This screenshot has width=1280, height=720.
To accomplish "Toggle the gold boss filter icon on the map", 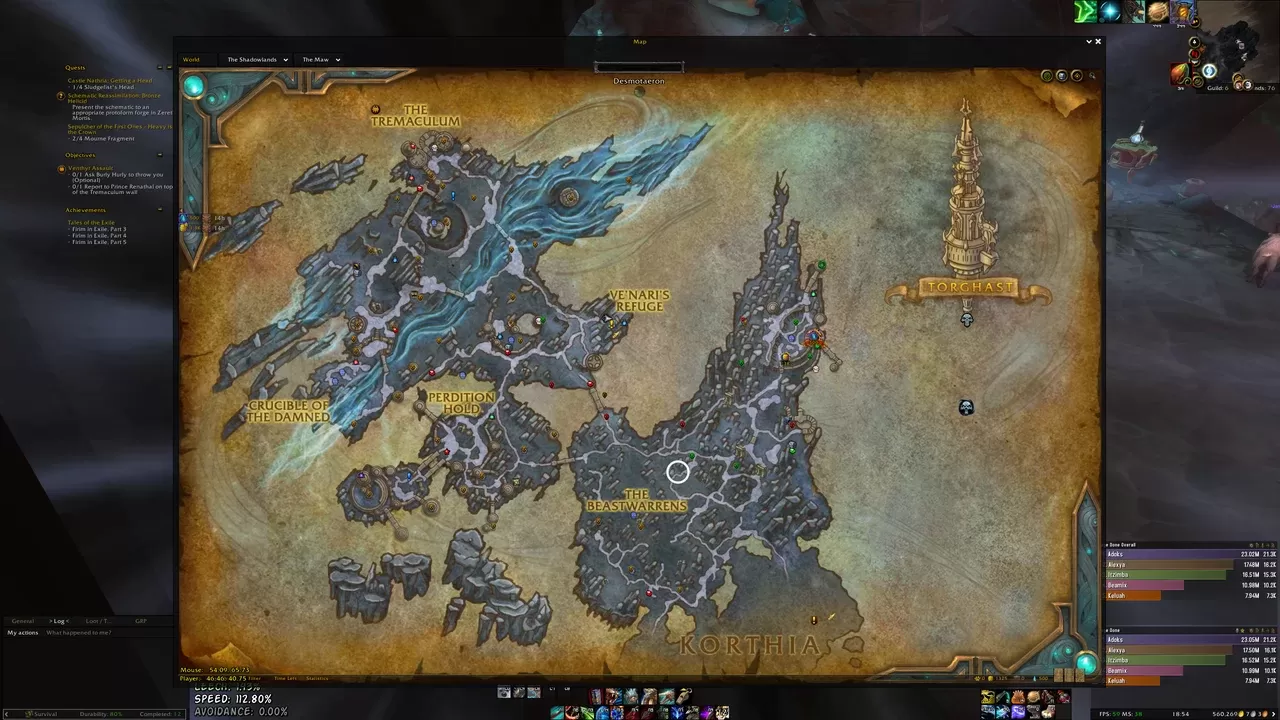I will click(x=1077, y=75).
